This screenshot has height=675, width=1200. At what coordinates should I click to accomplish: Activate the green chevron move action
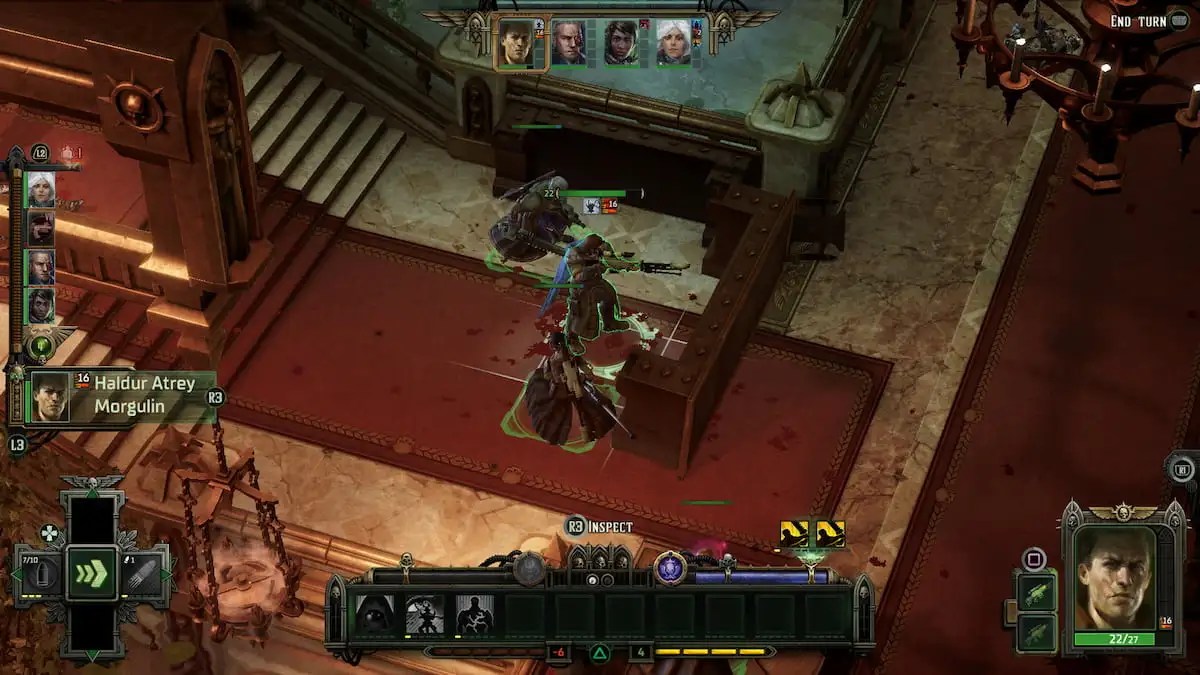pyautogui.click(x=92, y=574)
